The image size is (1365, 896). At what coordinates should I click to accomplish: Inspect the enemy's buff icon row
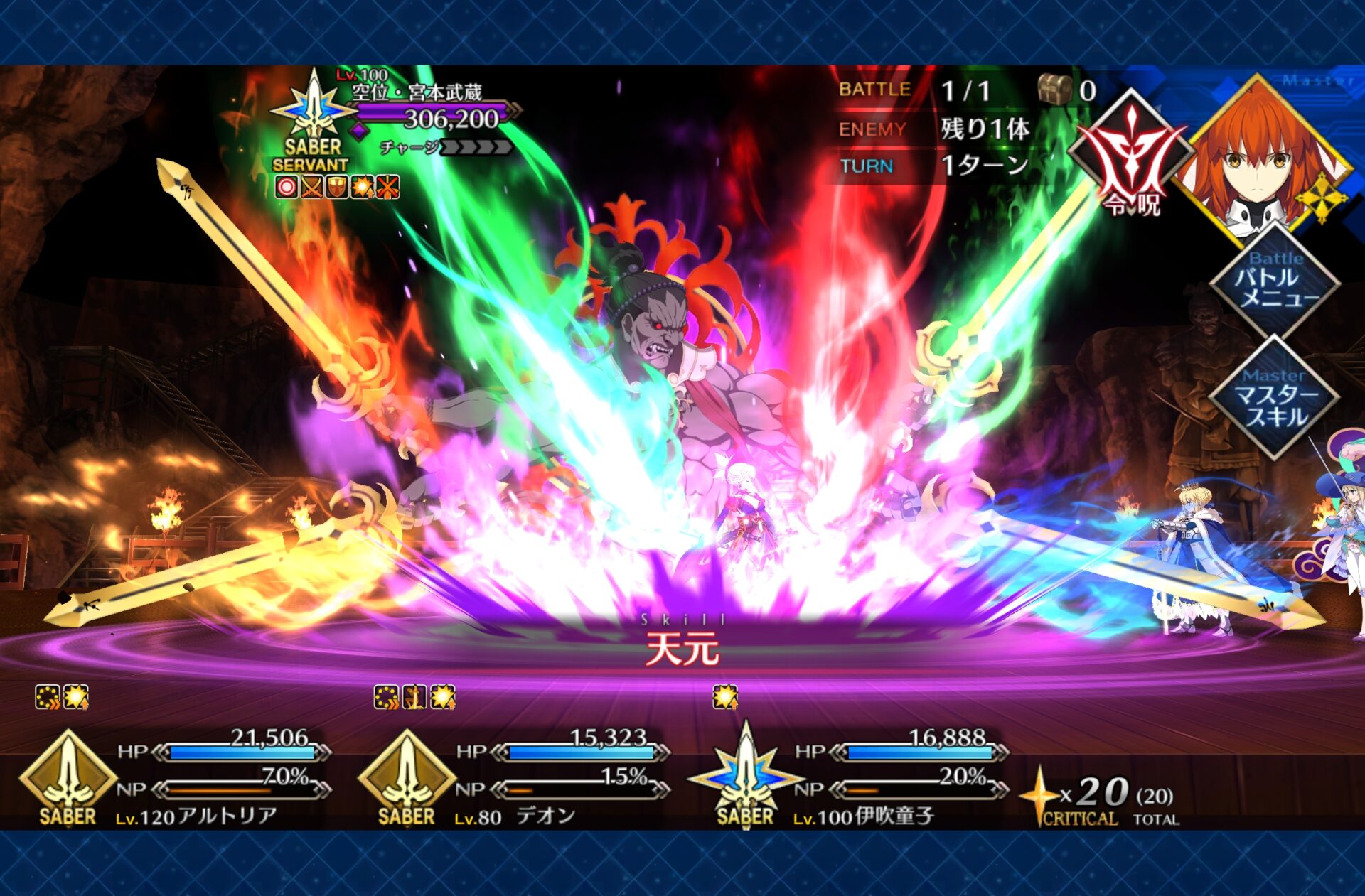click(337, 188)
